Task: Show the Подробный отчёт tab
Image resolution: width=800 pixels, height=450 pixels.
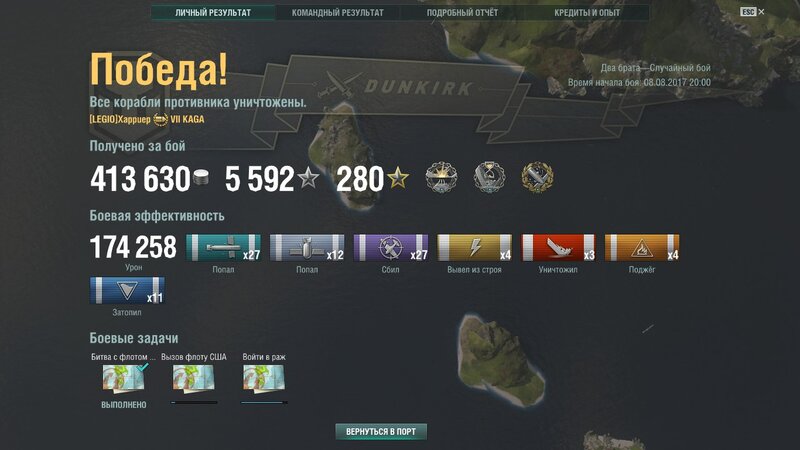Action: (461, 13)
